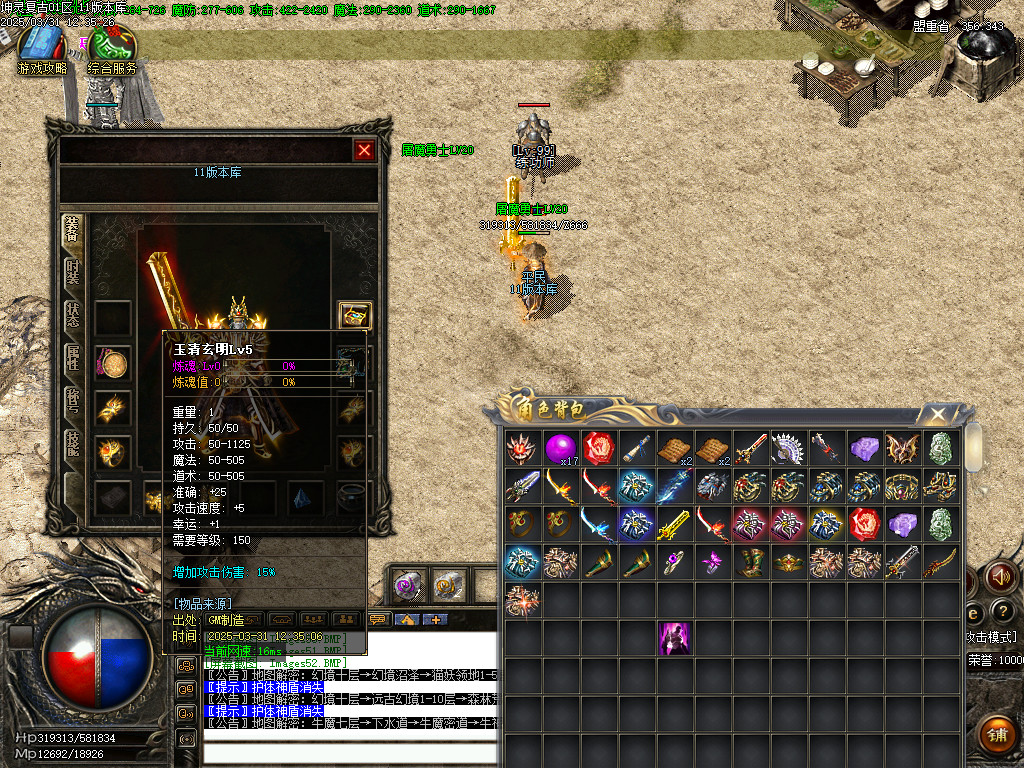The height and width of the screenshot is (768, 1024).
Task: Close the 角色背包 inventory window
Action: click(937, 415)
